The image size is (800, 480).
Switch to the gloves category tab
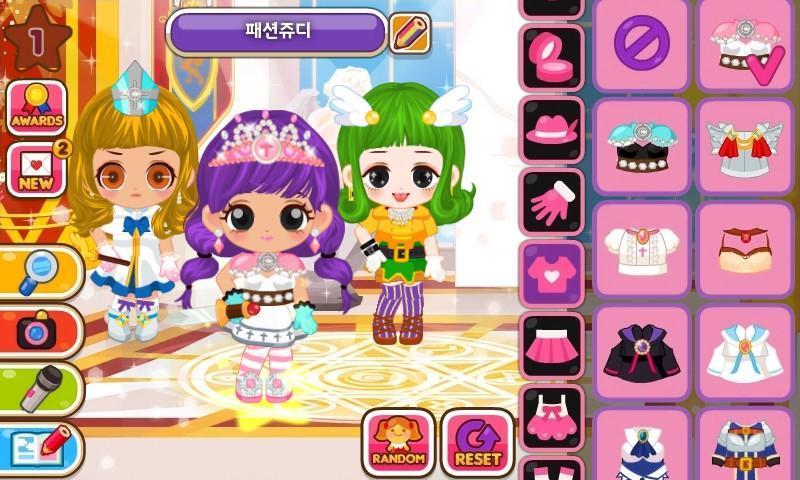click(551, 201)
